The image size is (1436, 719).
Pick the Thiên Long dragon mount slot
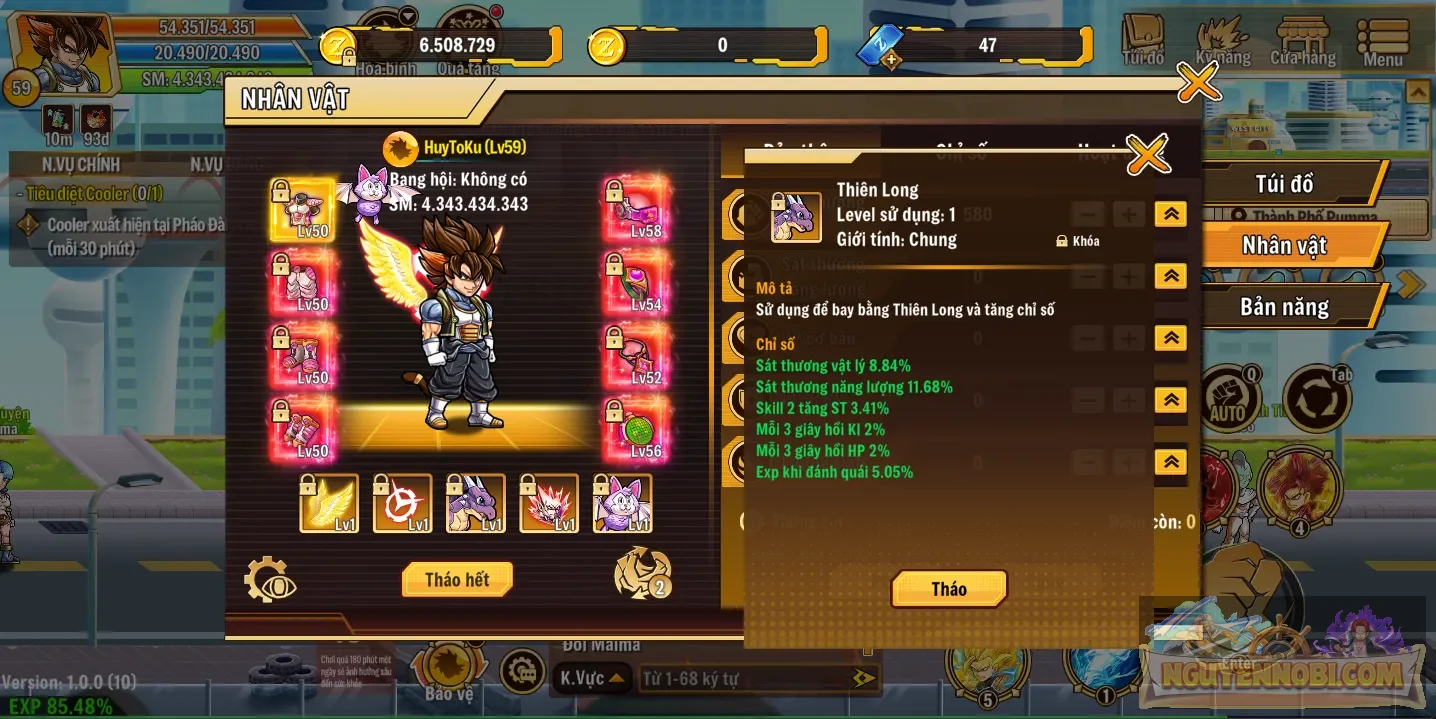pyautogui.click(x=476, y=504)
